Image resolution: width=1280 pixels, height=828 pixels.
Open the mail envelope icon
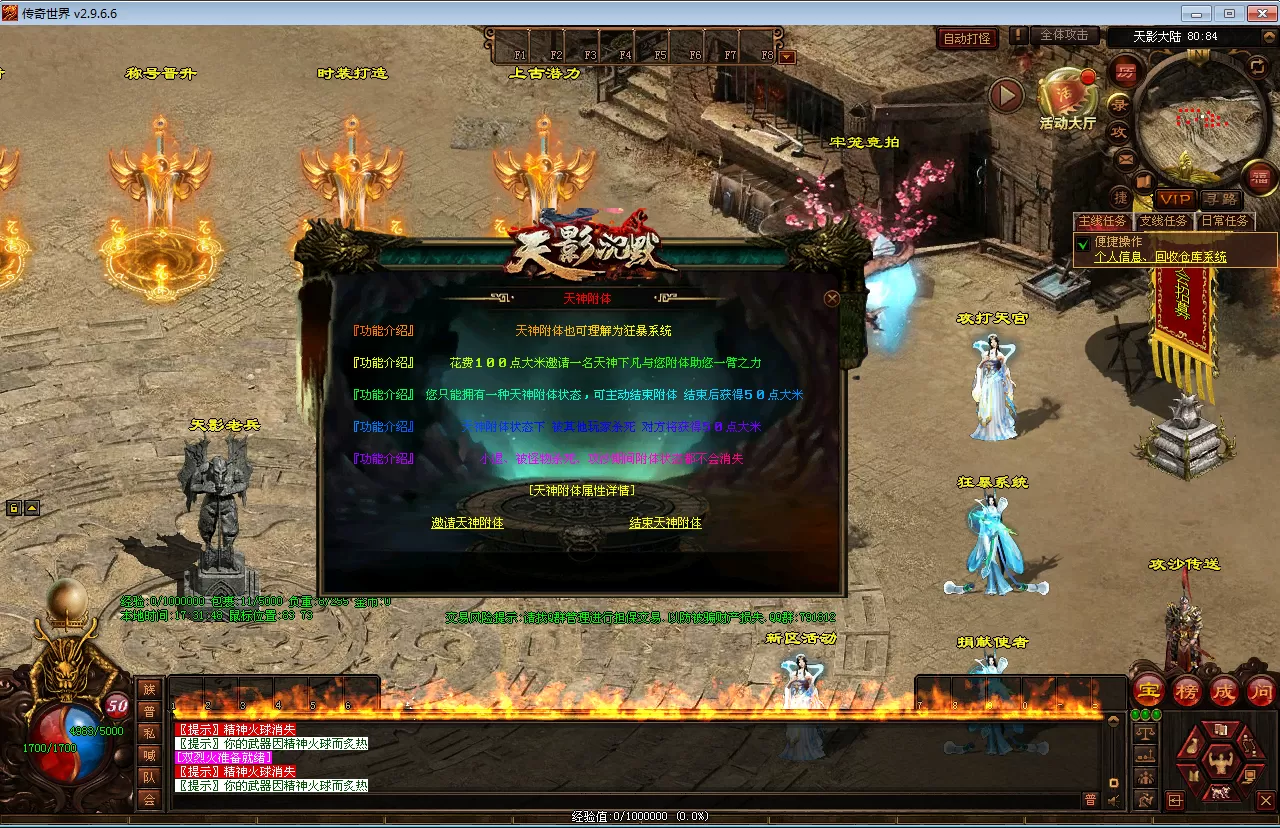tap(1125, 159)
